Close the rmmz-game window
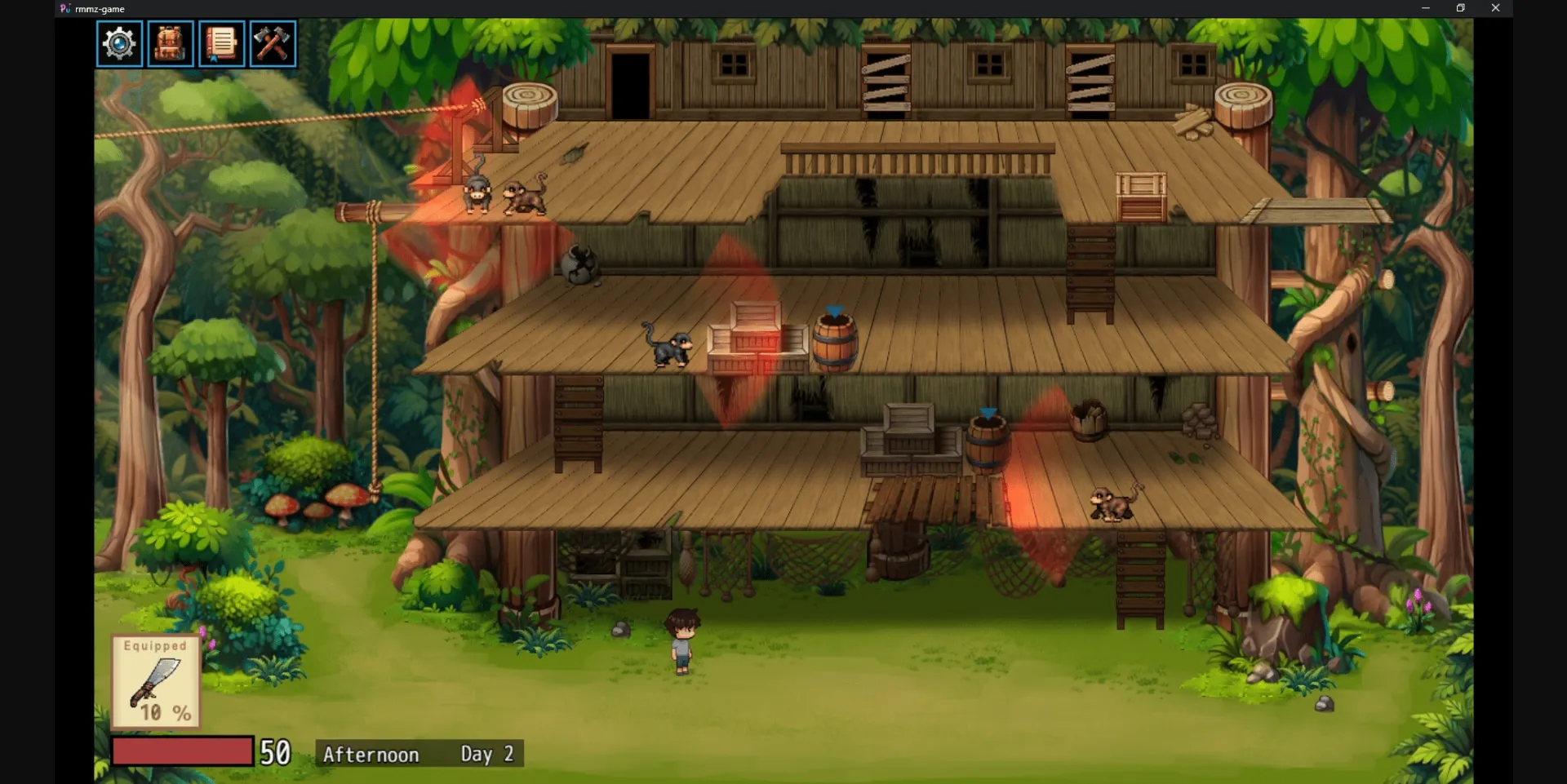This screenshot has height=784, width=1567. coord(1495,8)
